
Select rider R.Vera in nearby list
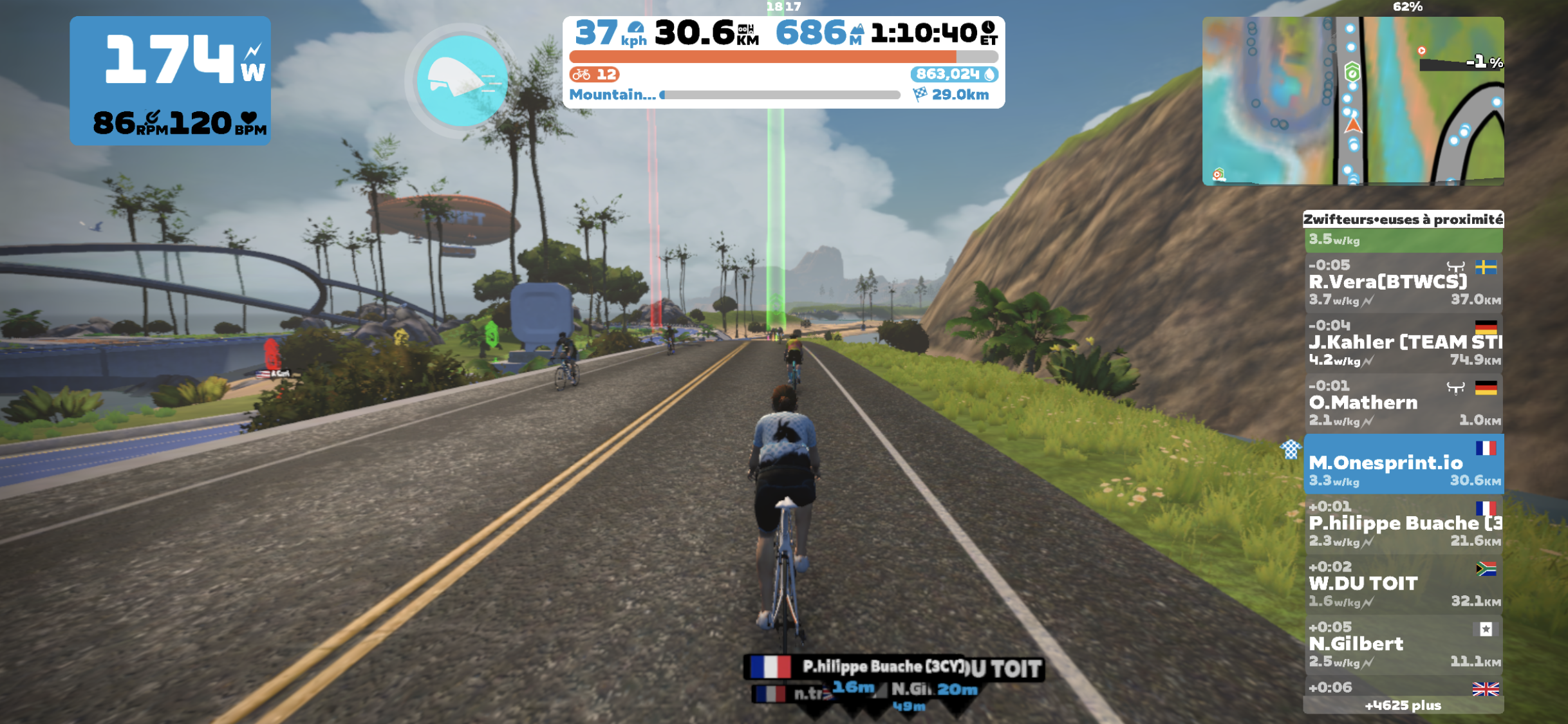[x=1403, y=283]
